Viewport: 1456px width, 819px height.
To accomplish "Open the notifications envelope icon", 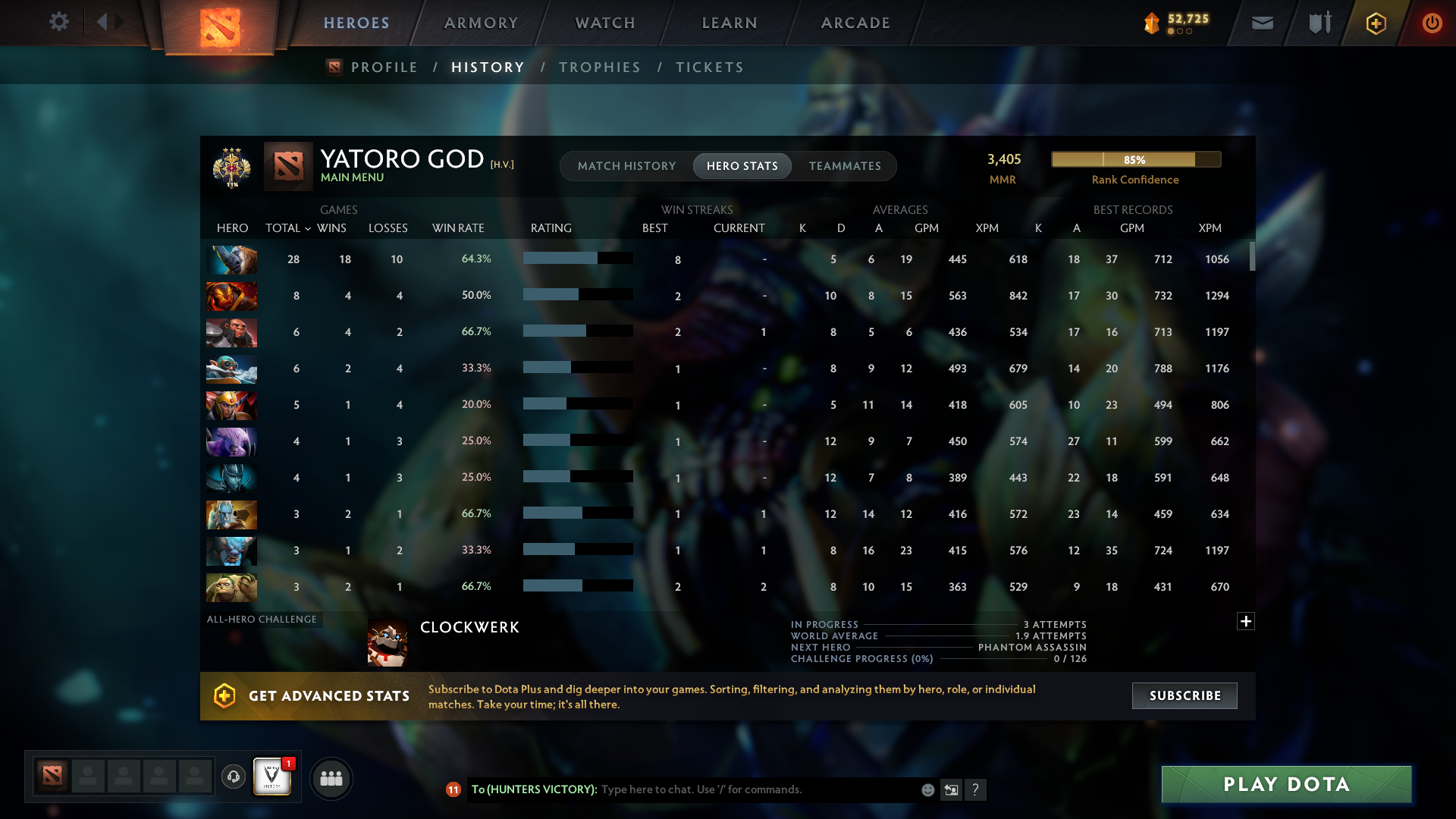I will click(1261, 23).
